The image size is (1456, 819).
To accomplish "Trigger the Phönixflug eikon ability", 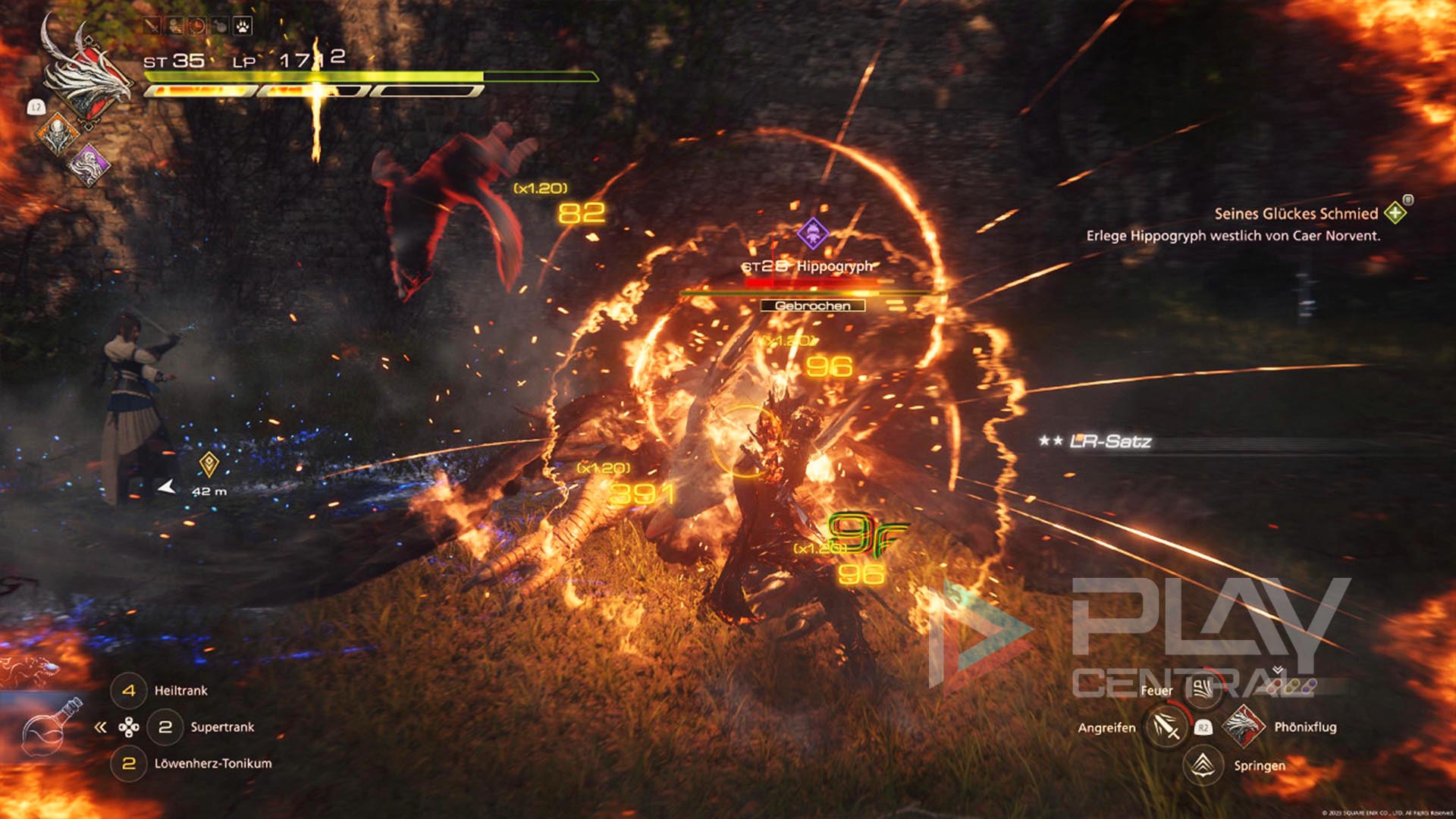I will point(1242,726).
